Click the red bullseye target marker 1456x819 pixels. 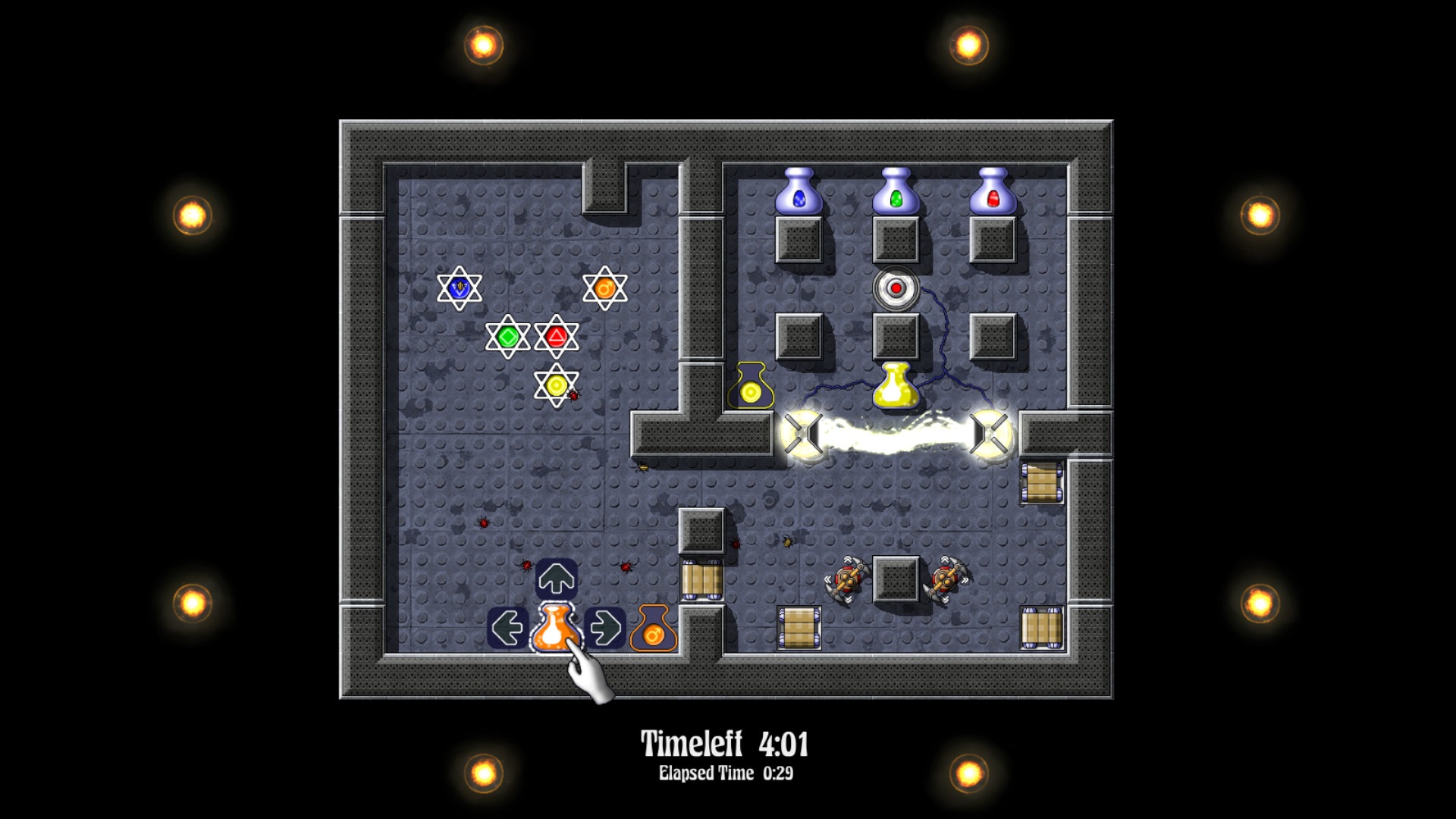[897, 288]
